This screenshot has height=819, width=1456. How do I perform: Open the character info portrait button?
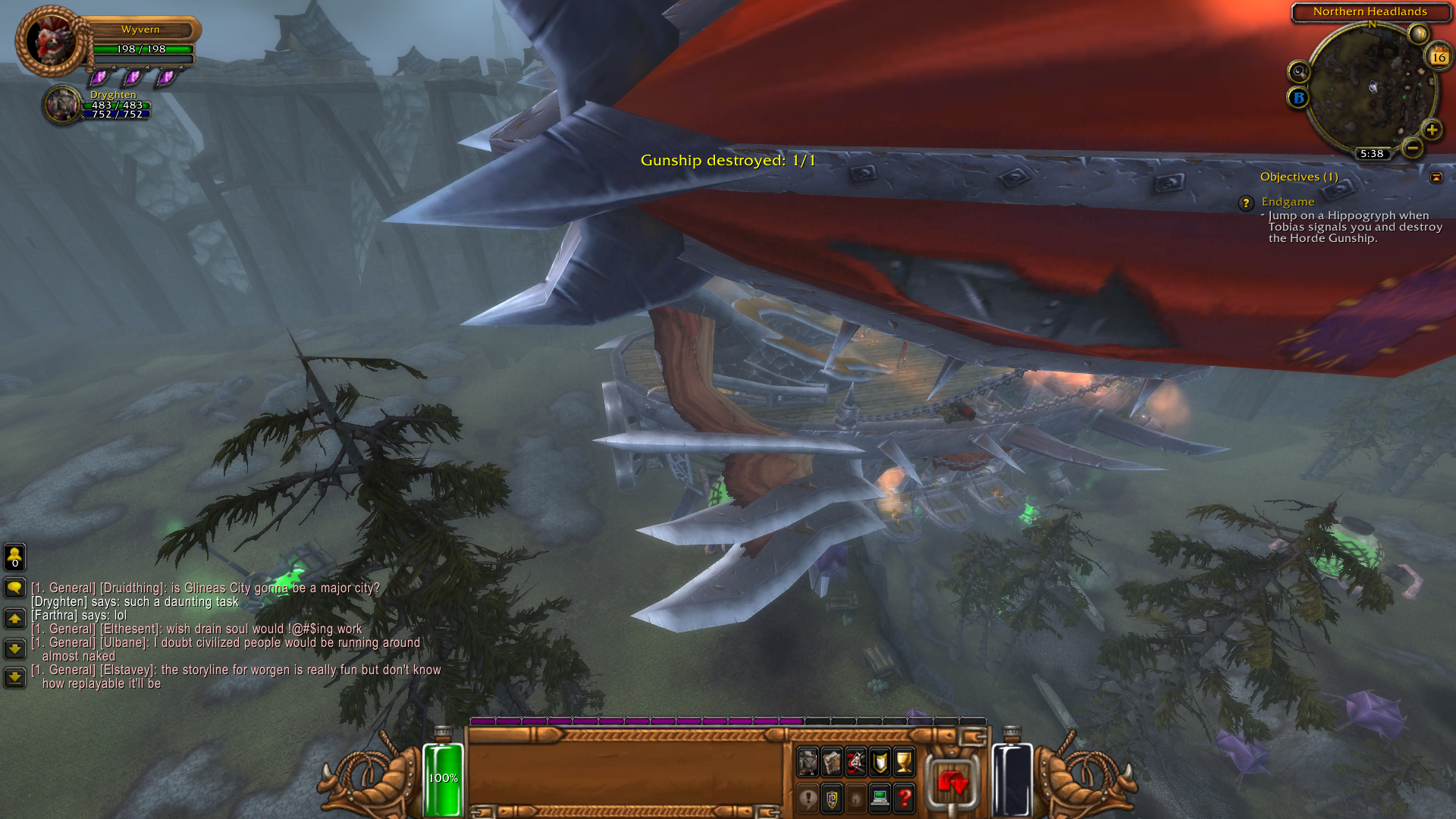coord(808,762)
